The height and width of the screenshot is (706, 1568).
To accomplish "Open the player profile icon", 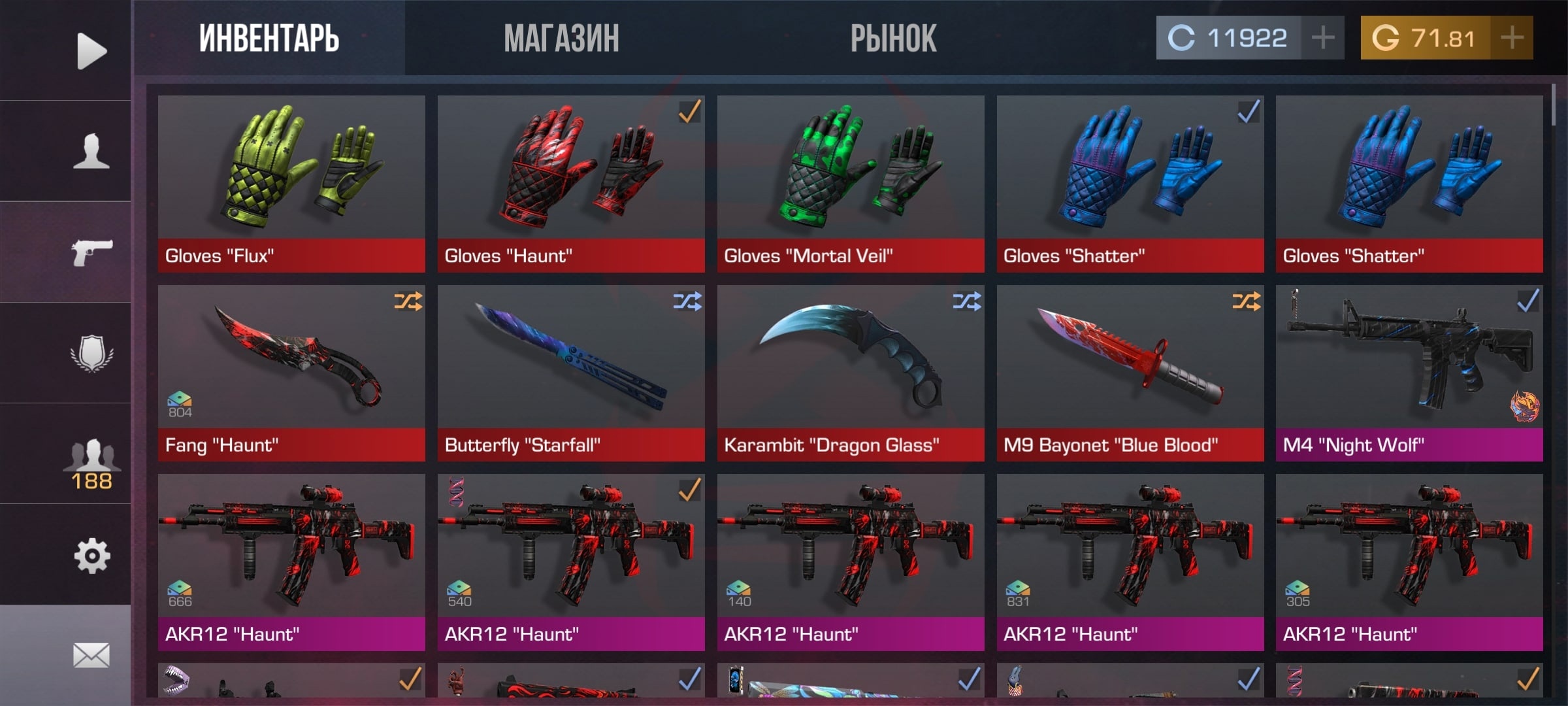I will (91, 151).
